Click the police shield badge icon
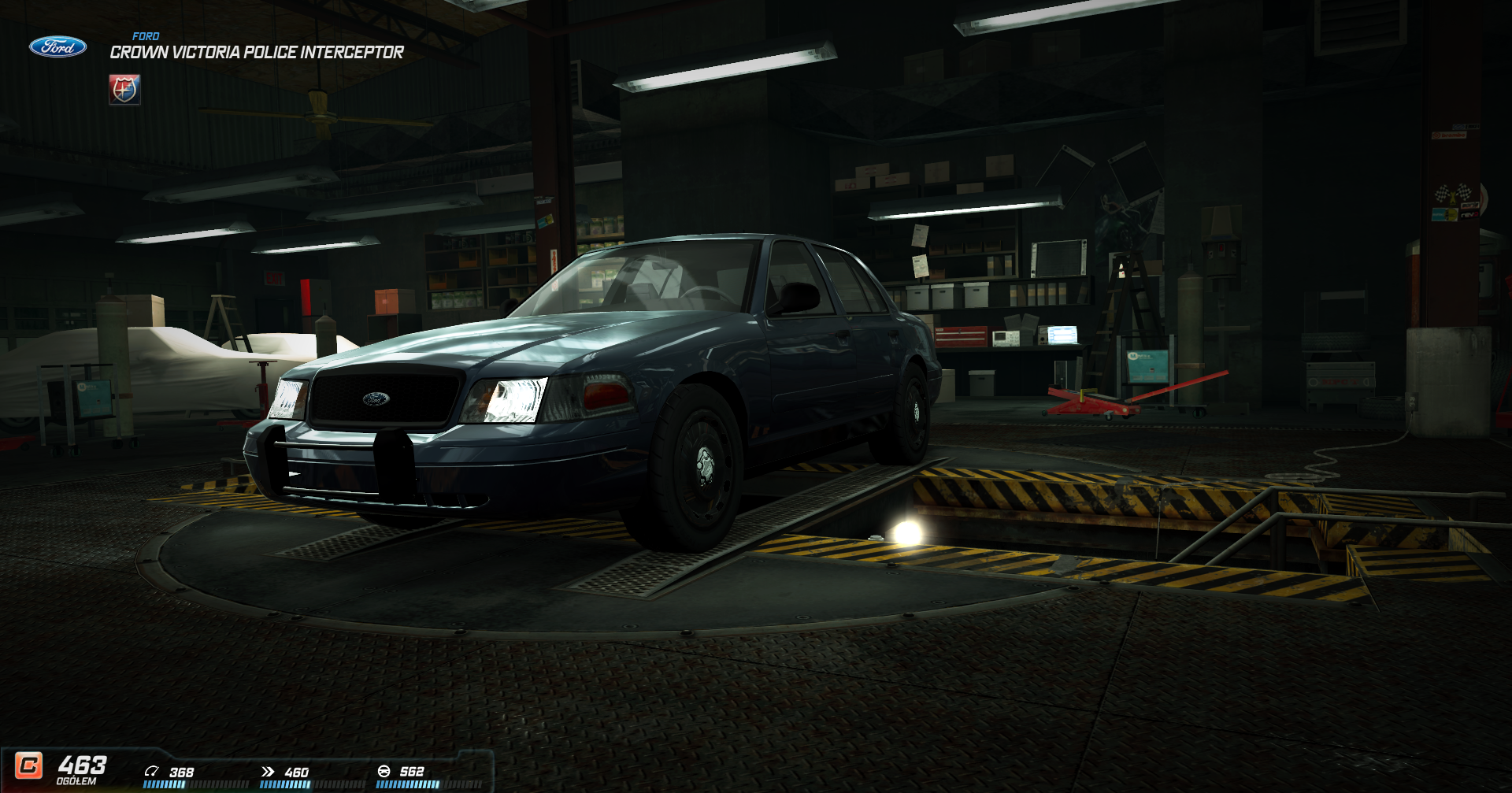This screenshot has height=793, width=1512. tap(124, 90)
